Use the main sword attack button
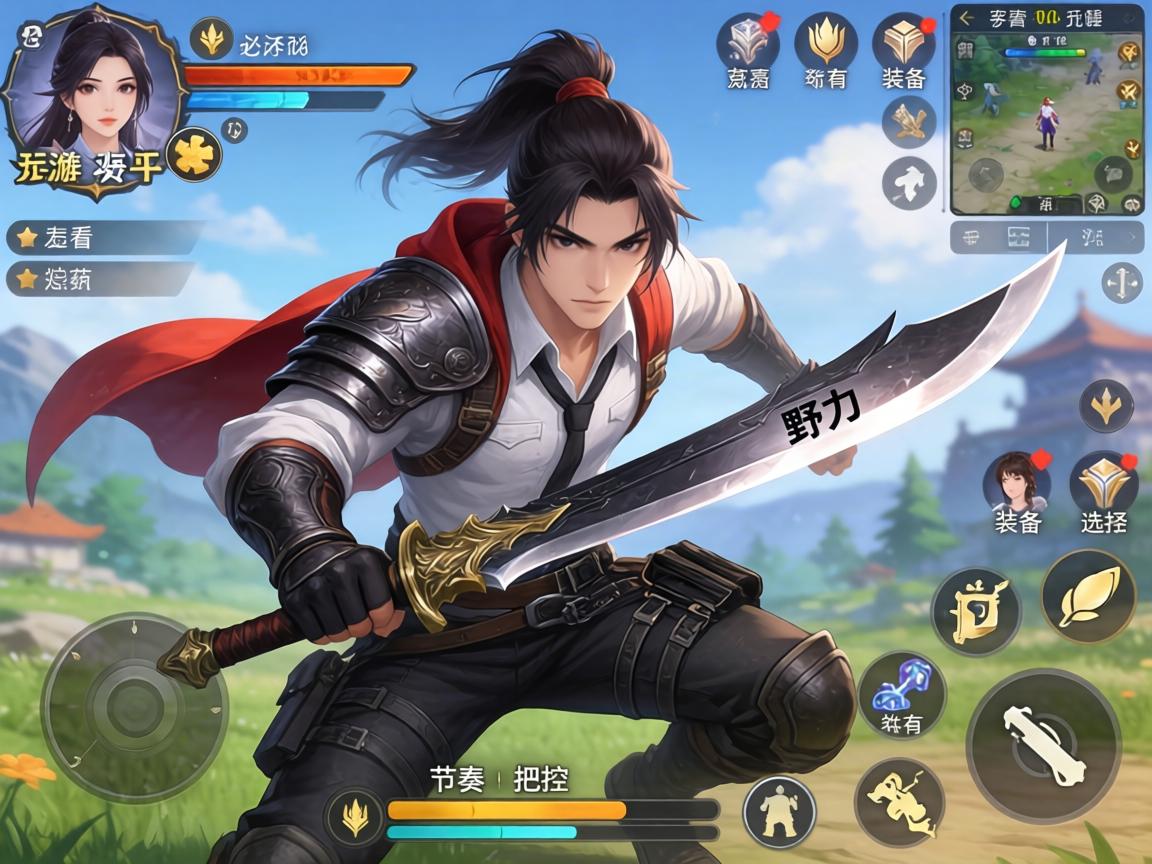Screen dimensions: 1152x864 (1042, 745)
